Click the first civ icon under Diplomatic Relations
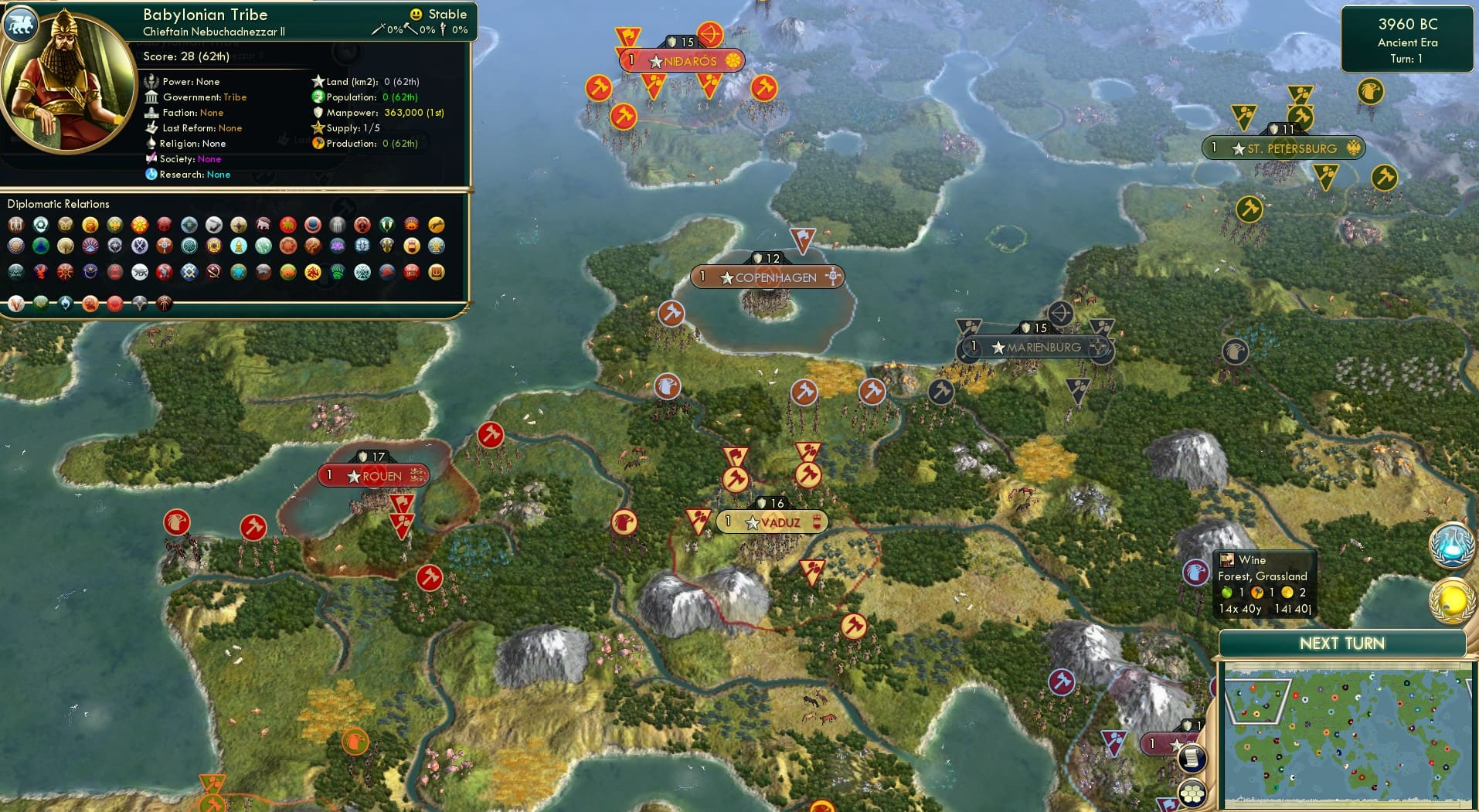The image size is (1479, 812). [x=16, y=225]
